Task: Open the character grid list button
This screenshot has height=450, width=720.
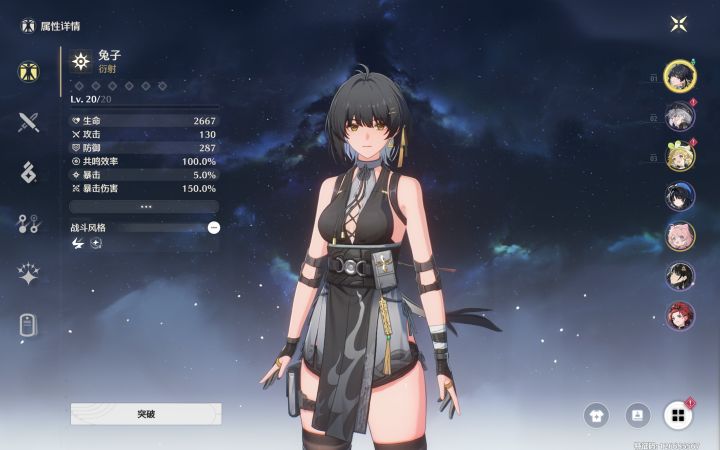Action: pos(678,414)
